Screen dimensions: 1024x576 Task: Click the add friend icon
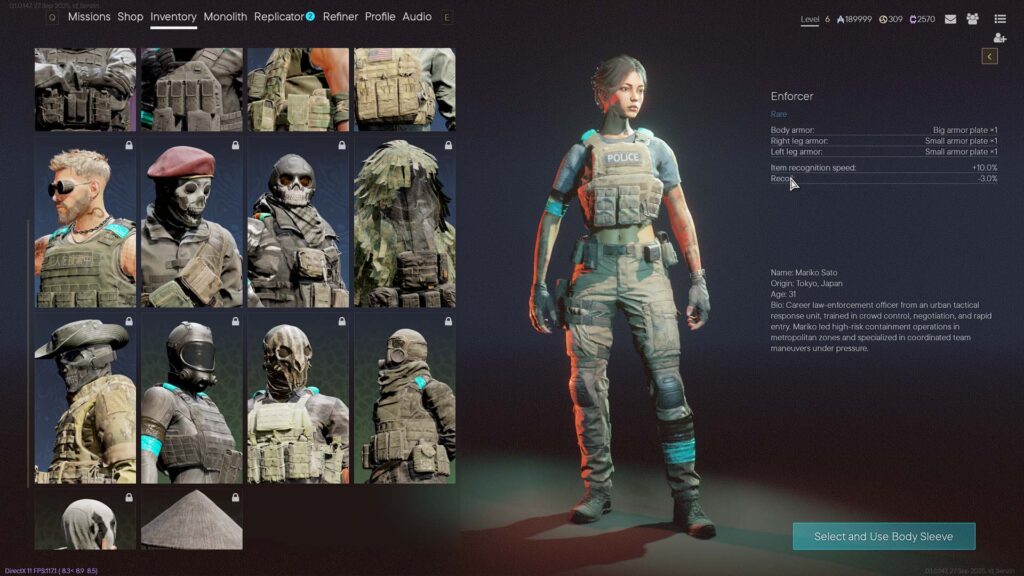(x=1000, y=38)
